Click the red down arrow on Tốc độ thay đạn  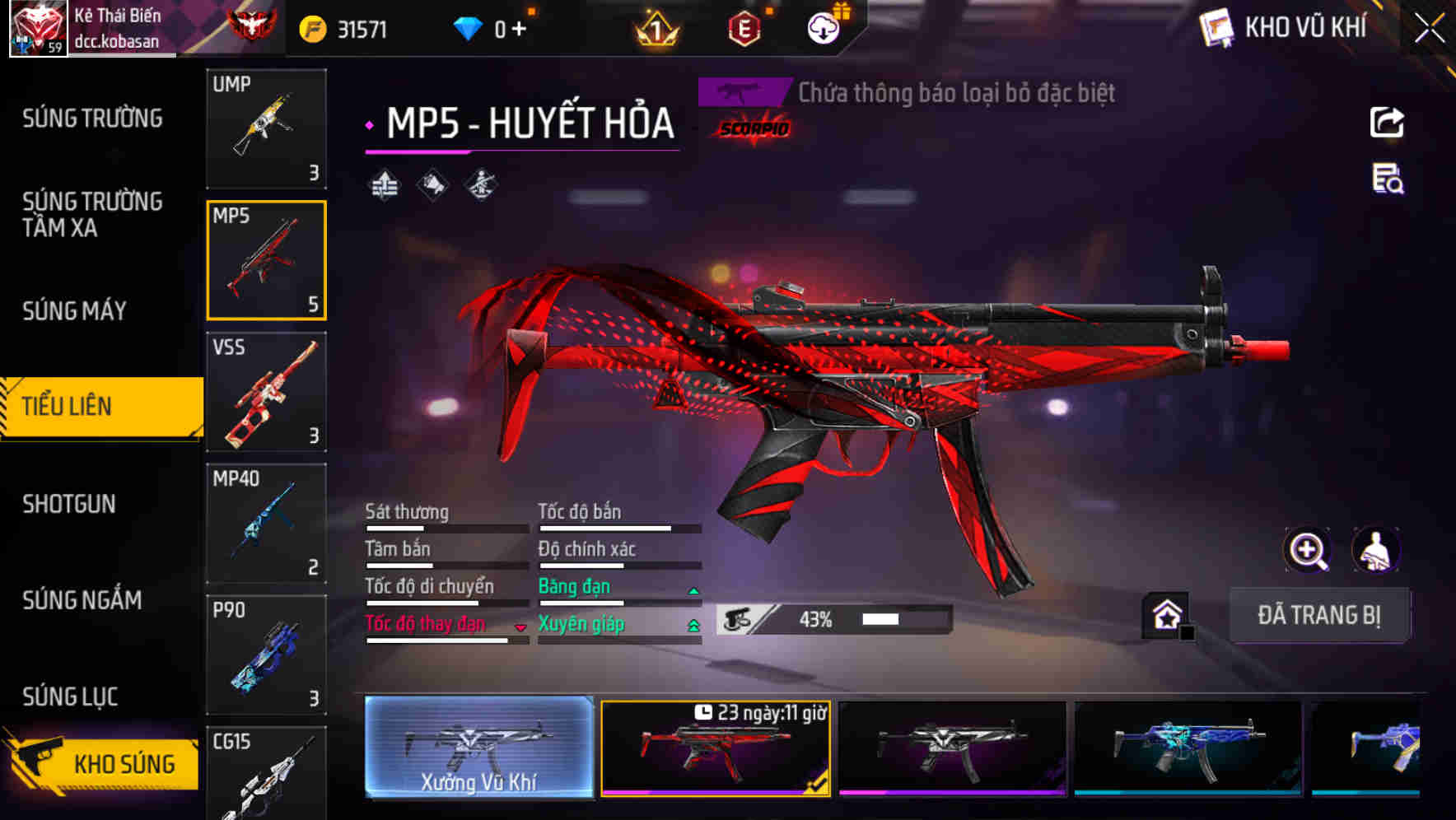(520, 627)
